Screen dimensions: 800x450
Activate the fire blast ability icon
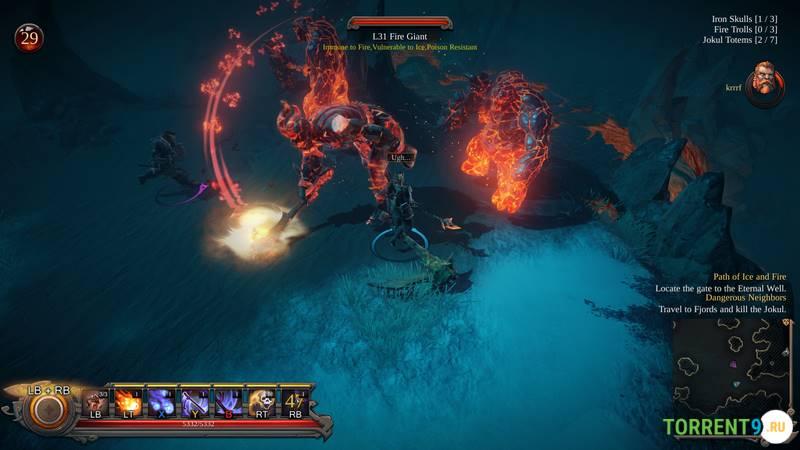pos(129,402)
